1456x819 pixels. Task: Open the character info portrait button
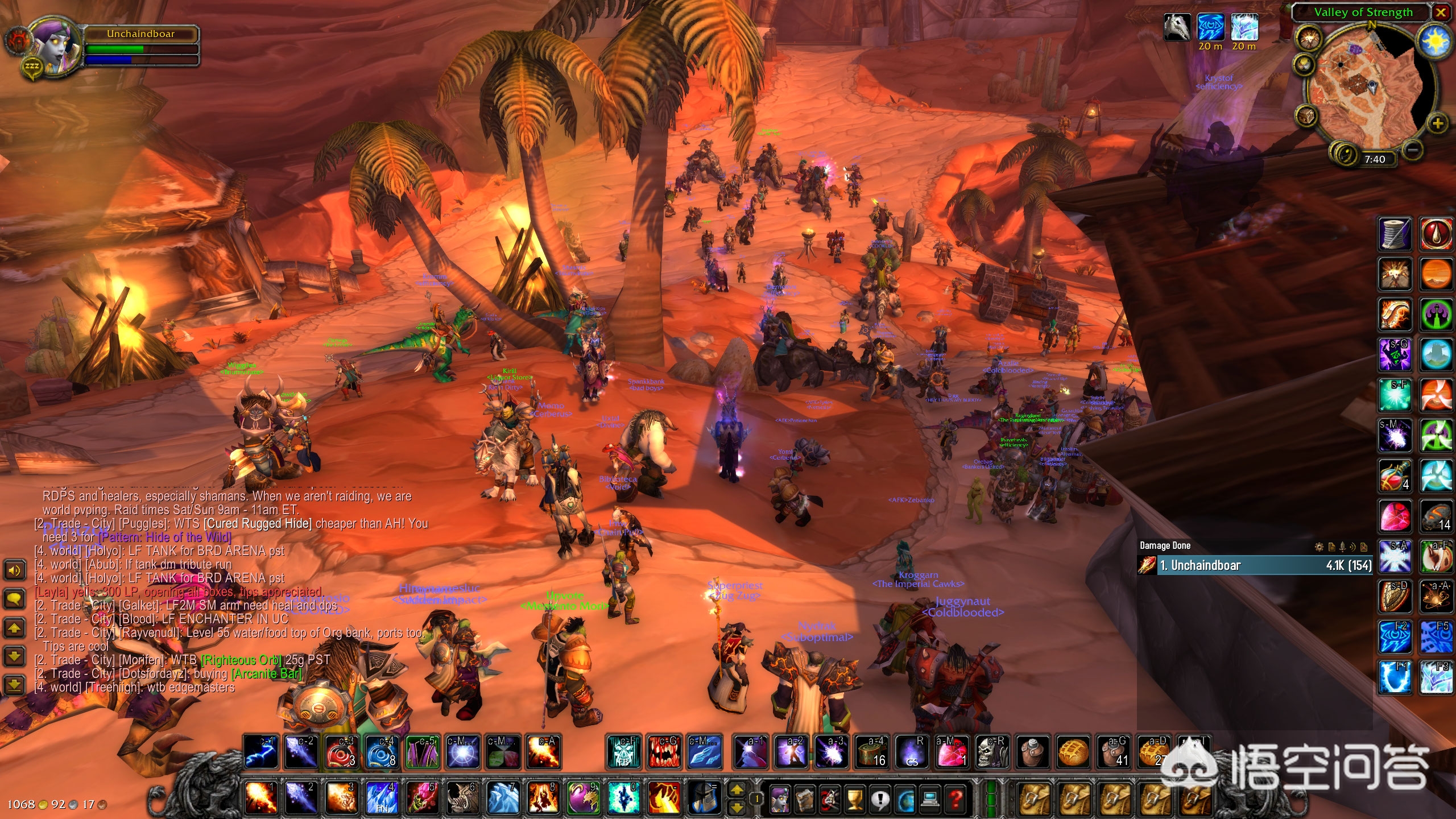click(x=779, y=800)
